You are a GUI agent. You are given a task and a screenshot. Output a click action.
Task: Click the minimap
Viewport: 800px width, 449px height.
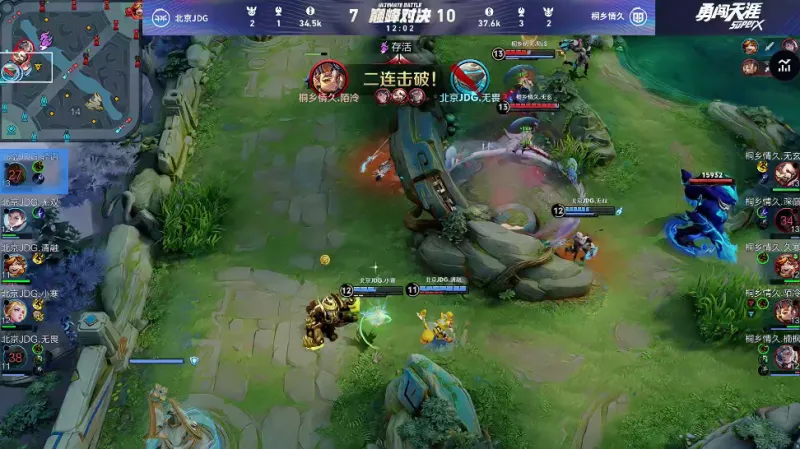coord(70,68)
